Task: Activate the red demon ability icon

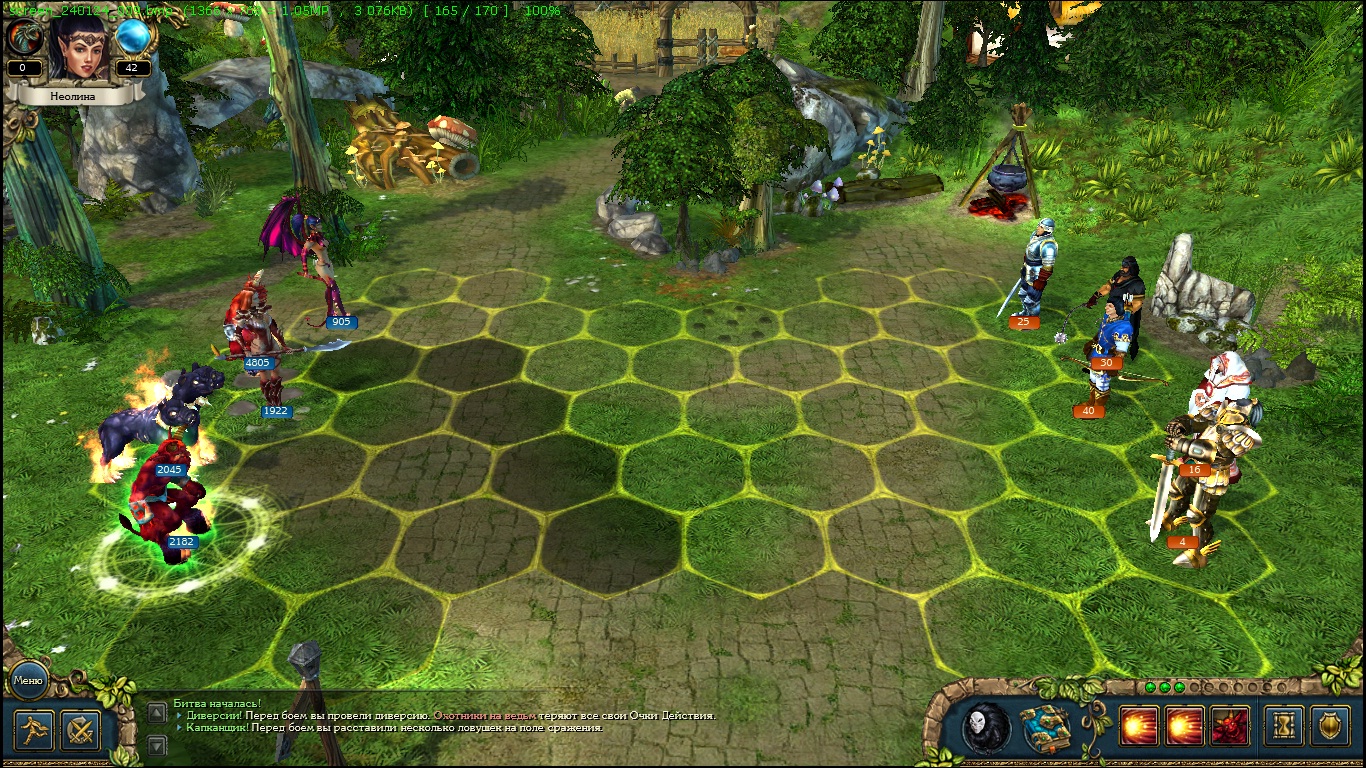Action: 1230,727
